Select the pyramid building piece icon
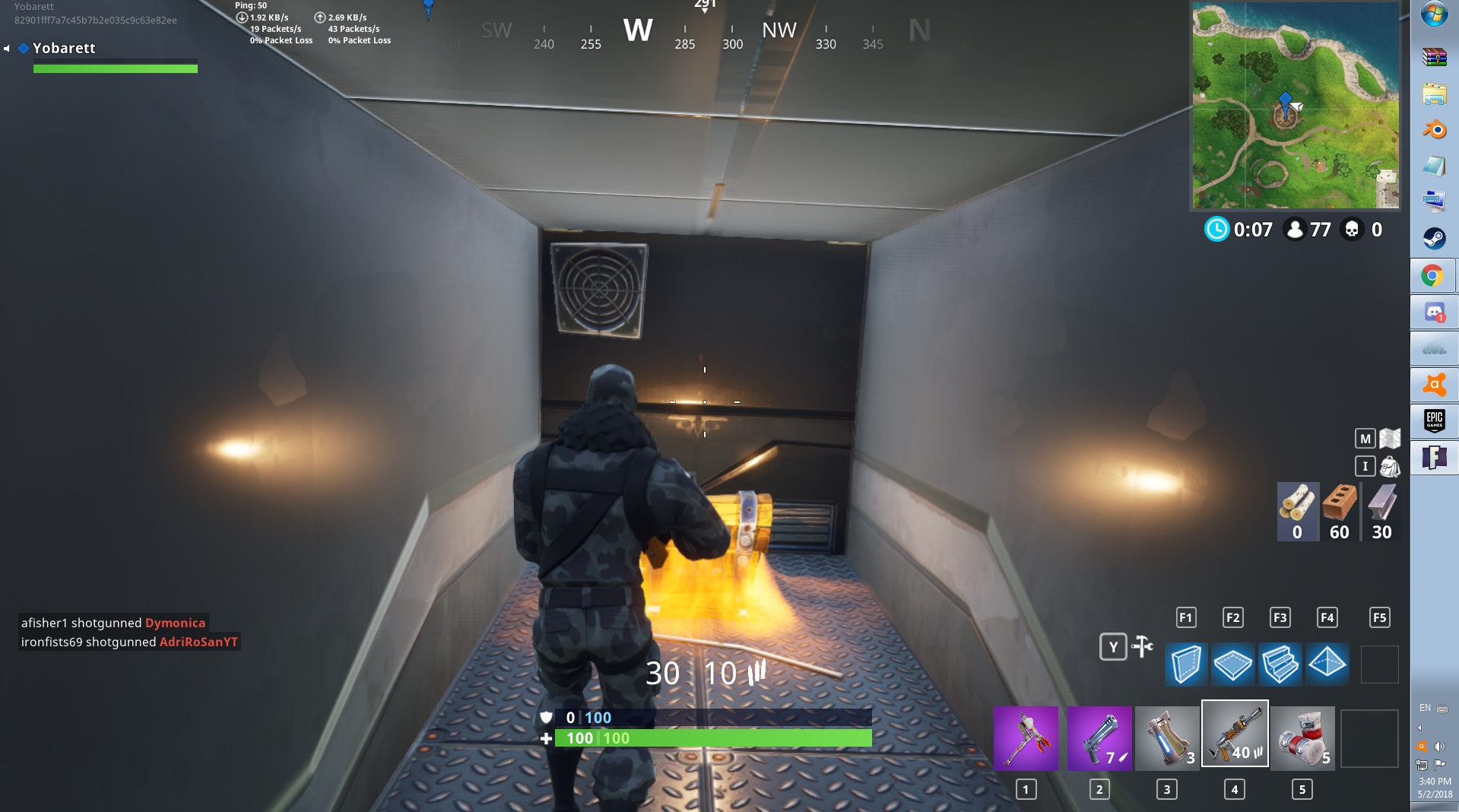This screenshot has height=812, width=1459. pos(1328,664)
